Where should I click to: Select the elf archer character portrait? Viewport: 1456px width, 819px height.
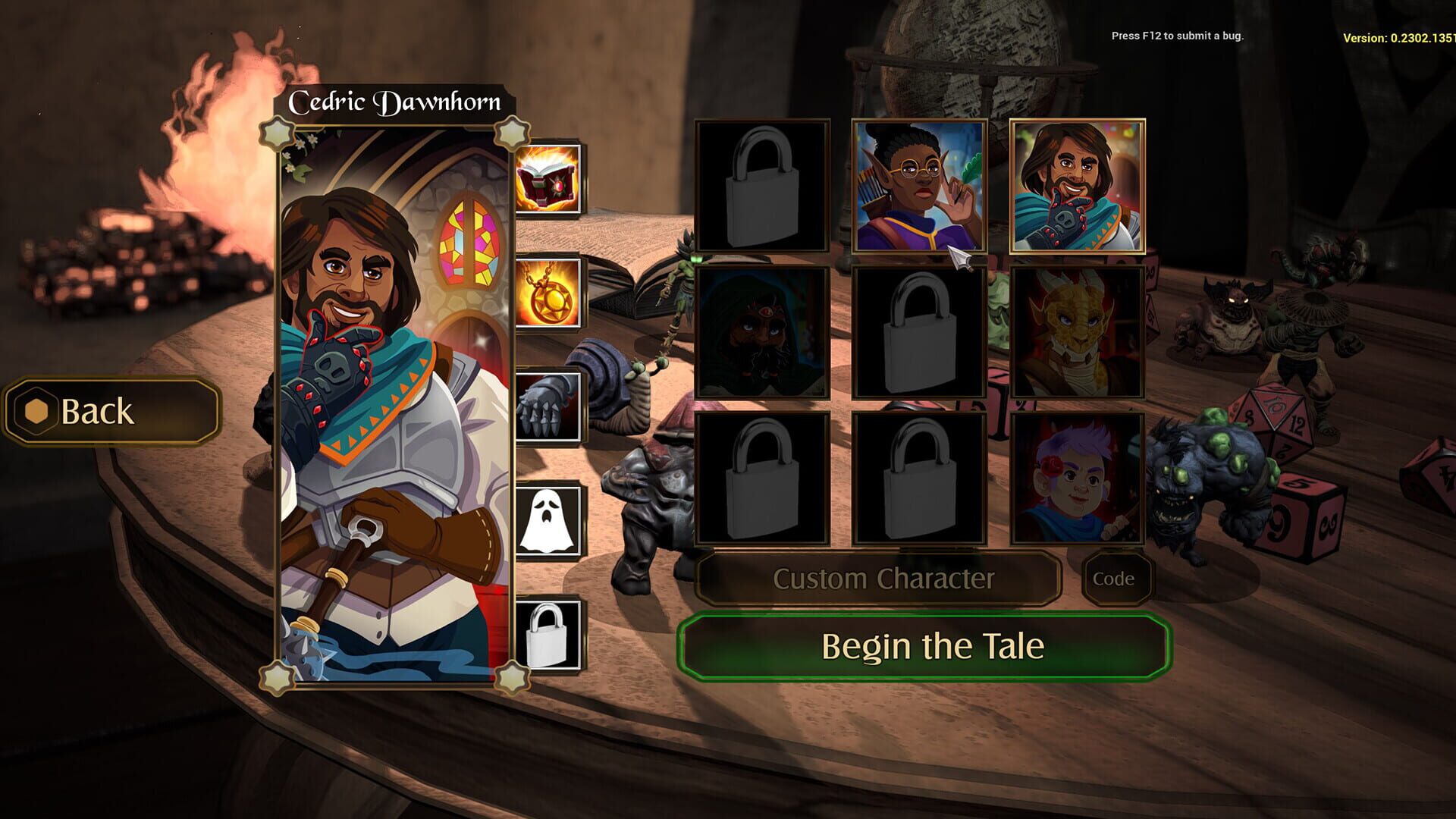tap(921, 187)
